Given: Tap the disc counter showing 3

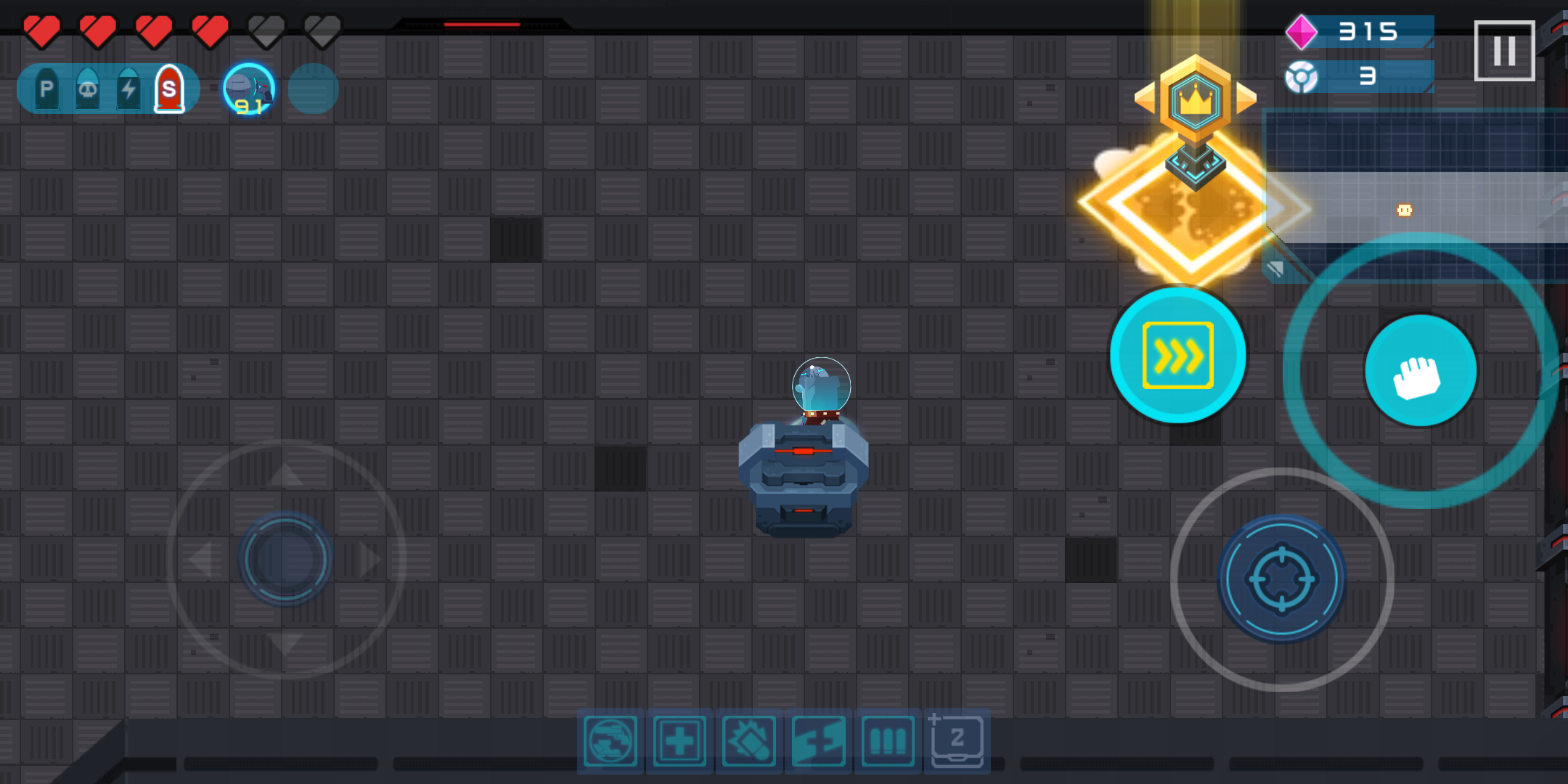Looking at the screenshot, I should [x=1357, y=78].
